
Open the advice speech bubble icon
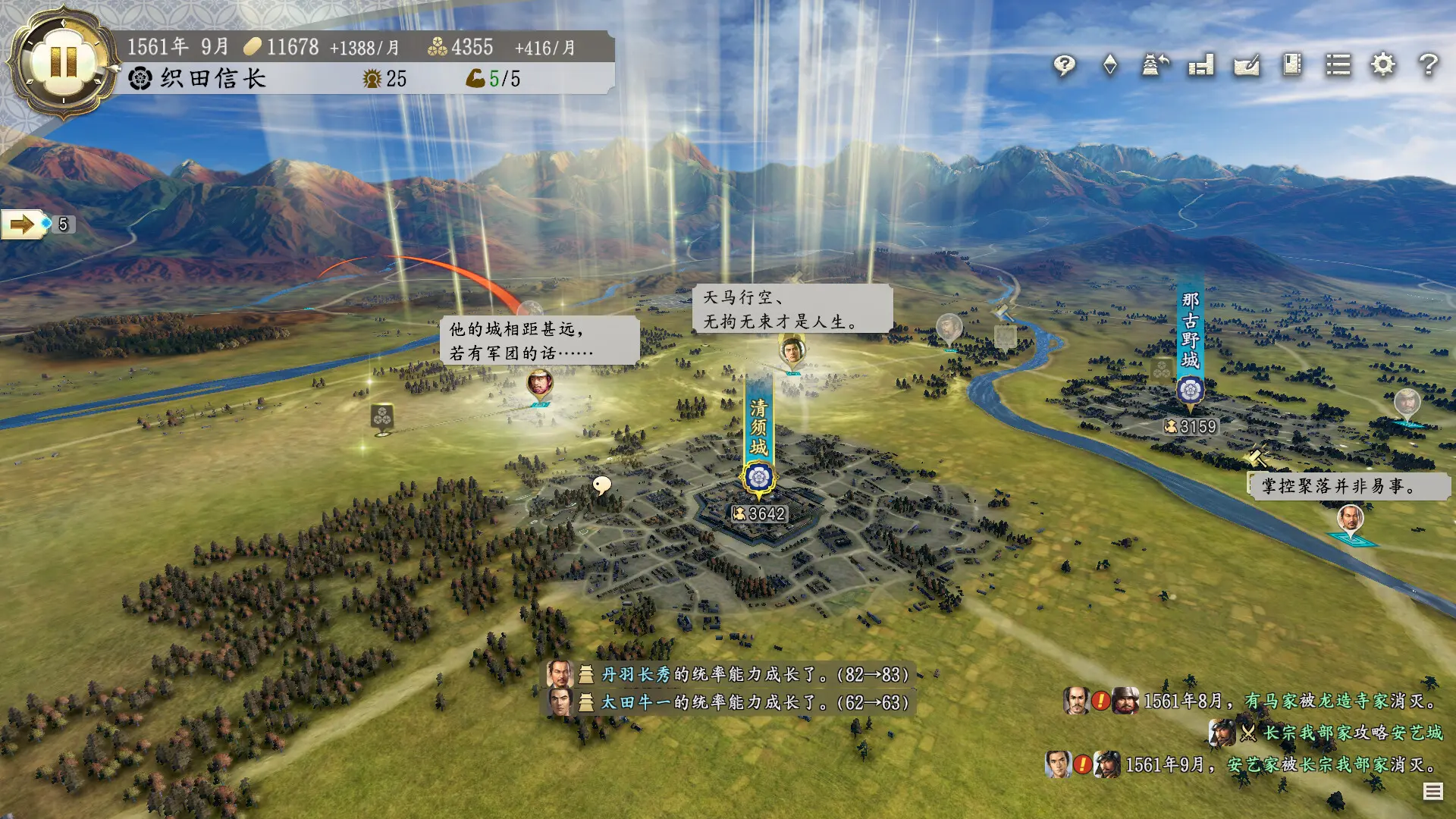click(1065, 66)
